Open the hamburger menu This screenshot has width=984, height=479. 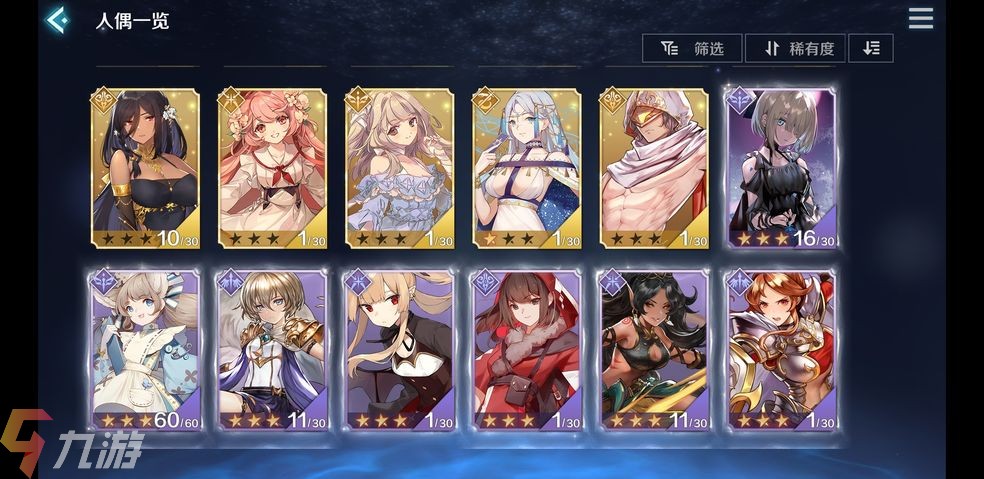[920, 18]
